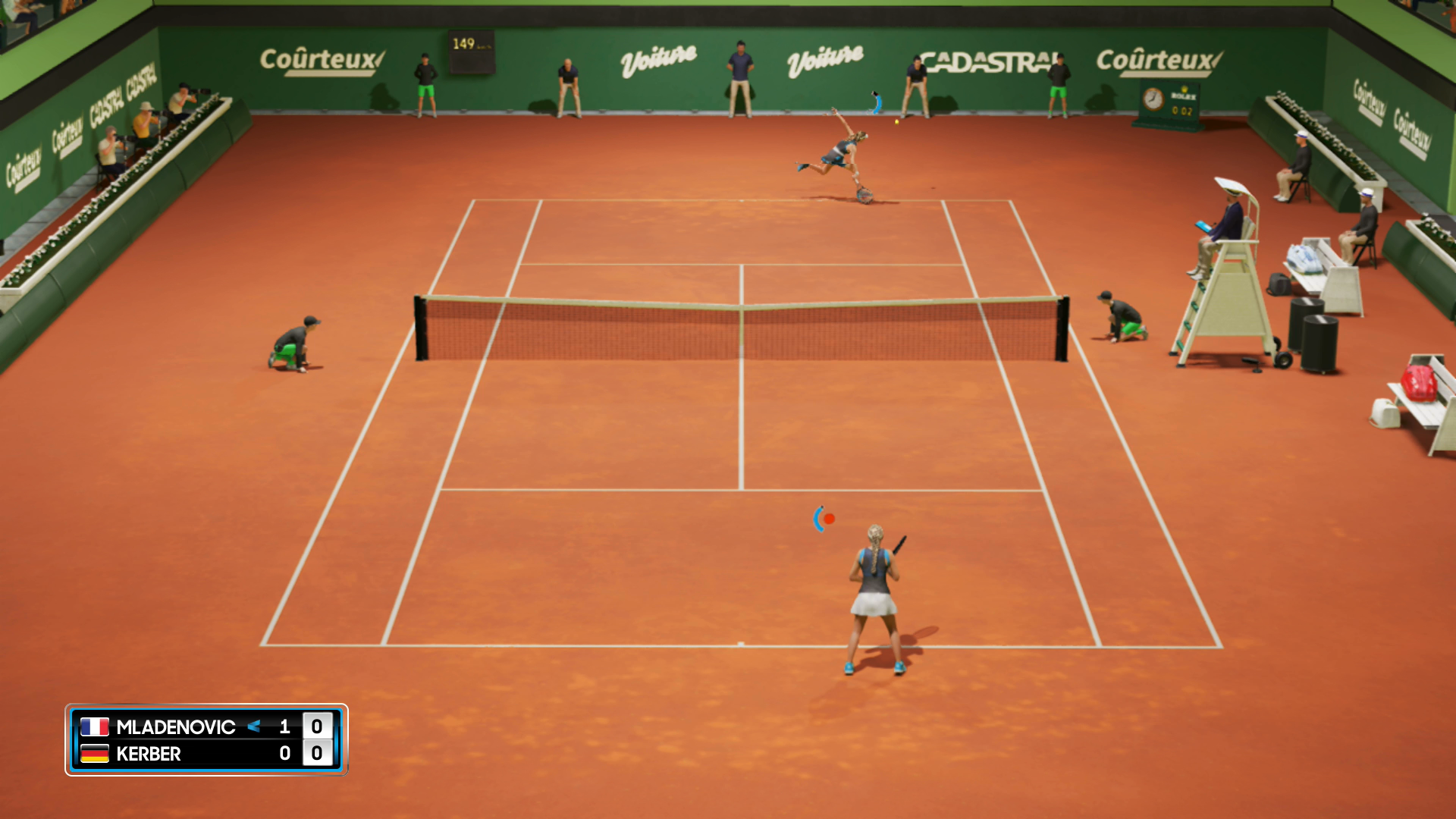1456x819 pixels.
Task: Select the MLADENOVIC name label
Action: pos(175,727)
